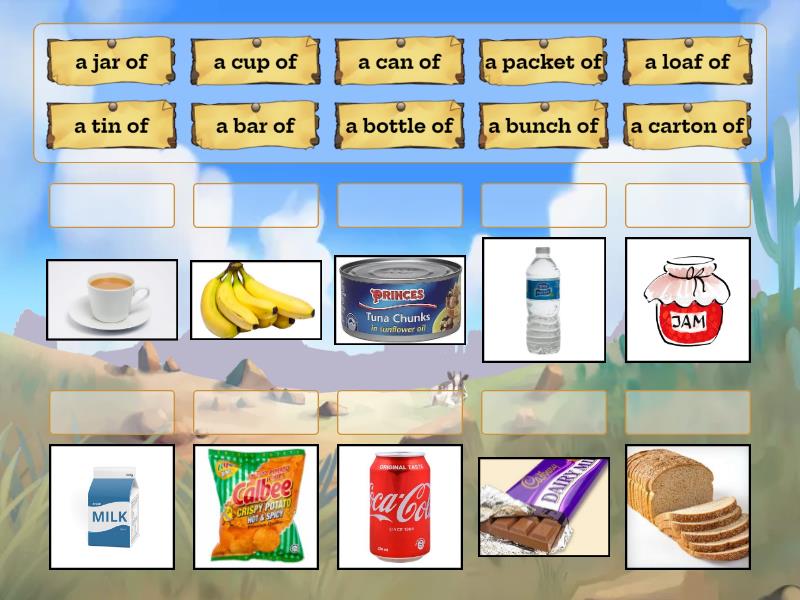The image size is (800, 600).
Task: Click the answer box above the tuna tin
Action: click(399, 205)
